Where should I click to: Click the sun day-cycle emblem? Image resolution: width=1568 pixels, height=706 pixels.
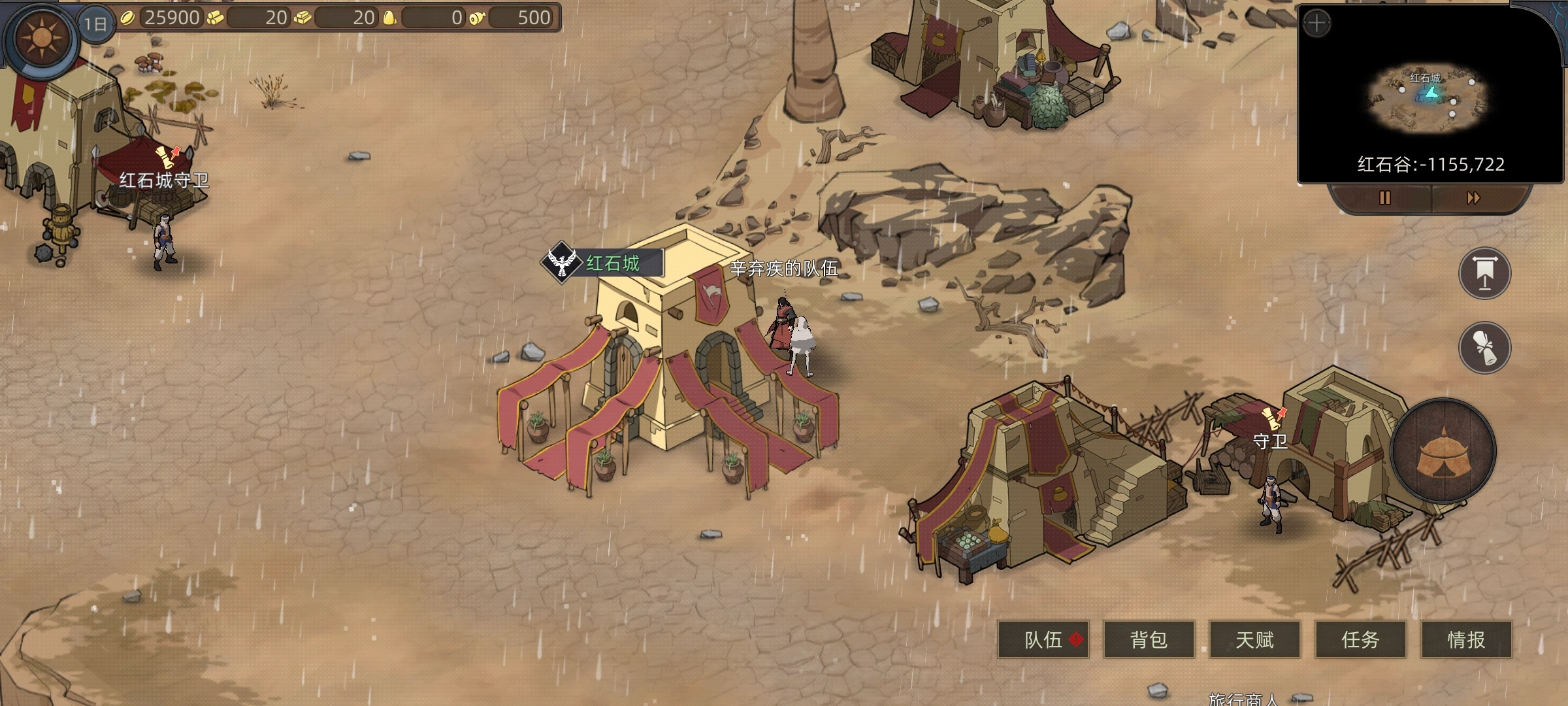tap(42, 38)
